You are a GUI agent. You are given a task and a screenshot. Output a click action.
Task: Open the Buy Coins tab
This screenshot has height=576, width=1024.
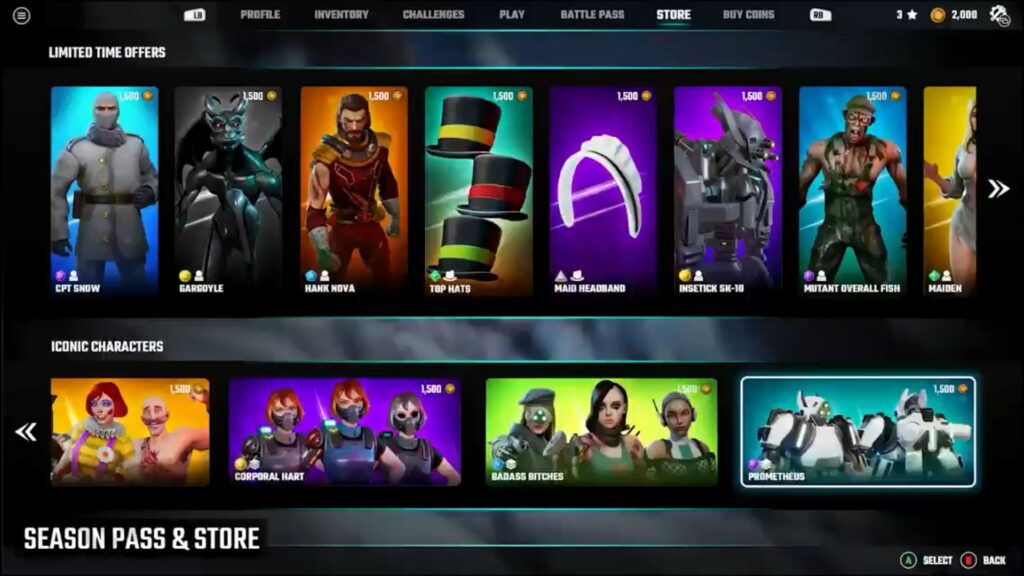(x=748, y=15)
